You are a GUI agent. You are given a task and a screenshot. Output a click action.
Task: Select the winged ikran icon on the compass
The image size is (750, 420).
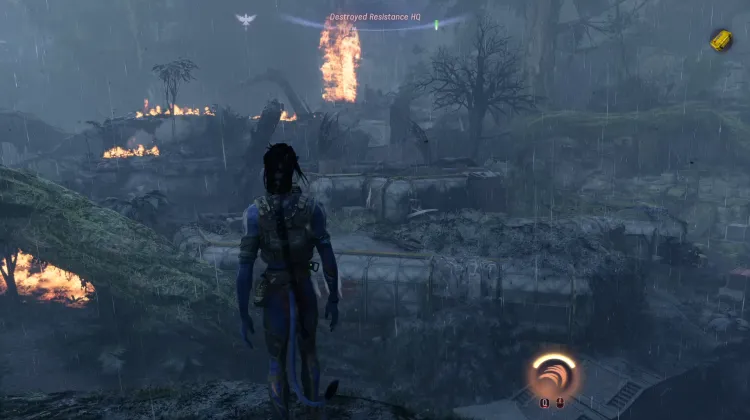(x=245, y=19)
